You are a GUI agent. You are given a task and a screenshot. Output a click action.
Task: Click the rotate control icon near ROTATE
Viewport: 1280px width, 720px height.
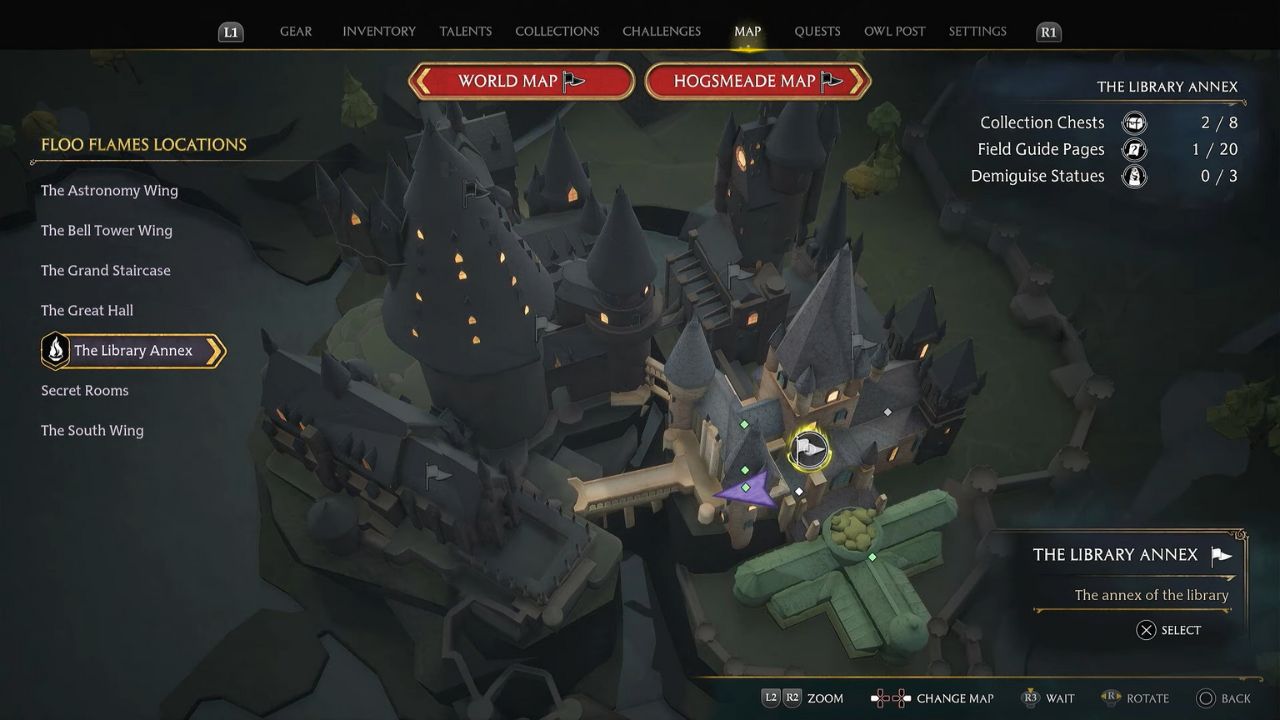(1110, 698)
